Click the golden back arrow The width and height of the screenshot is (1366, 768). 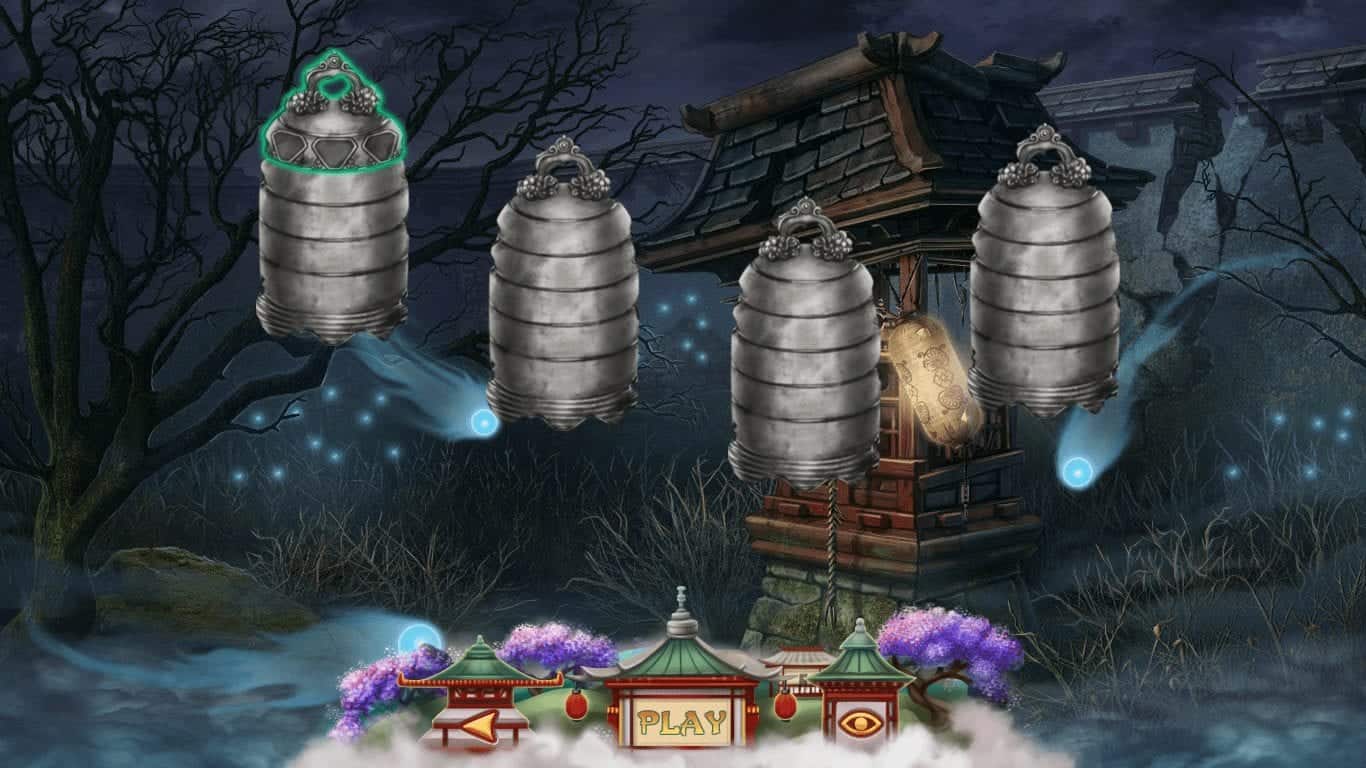(478, 724)
